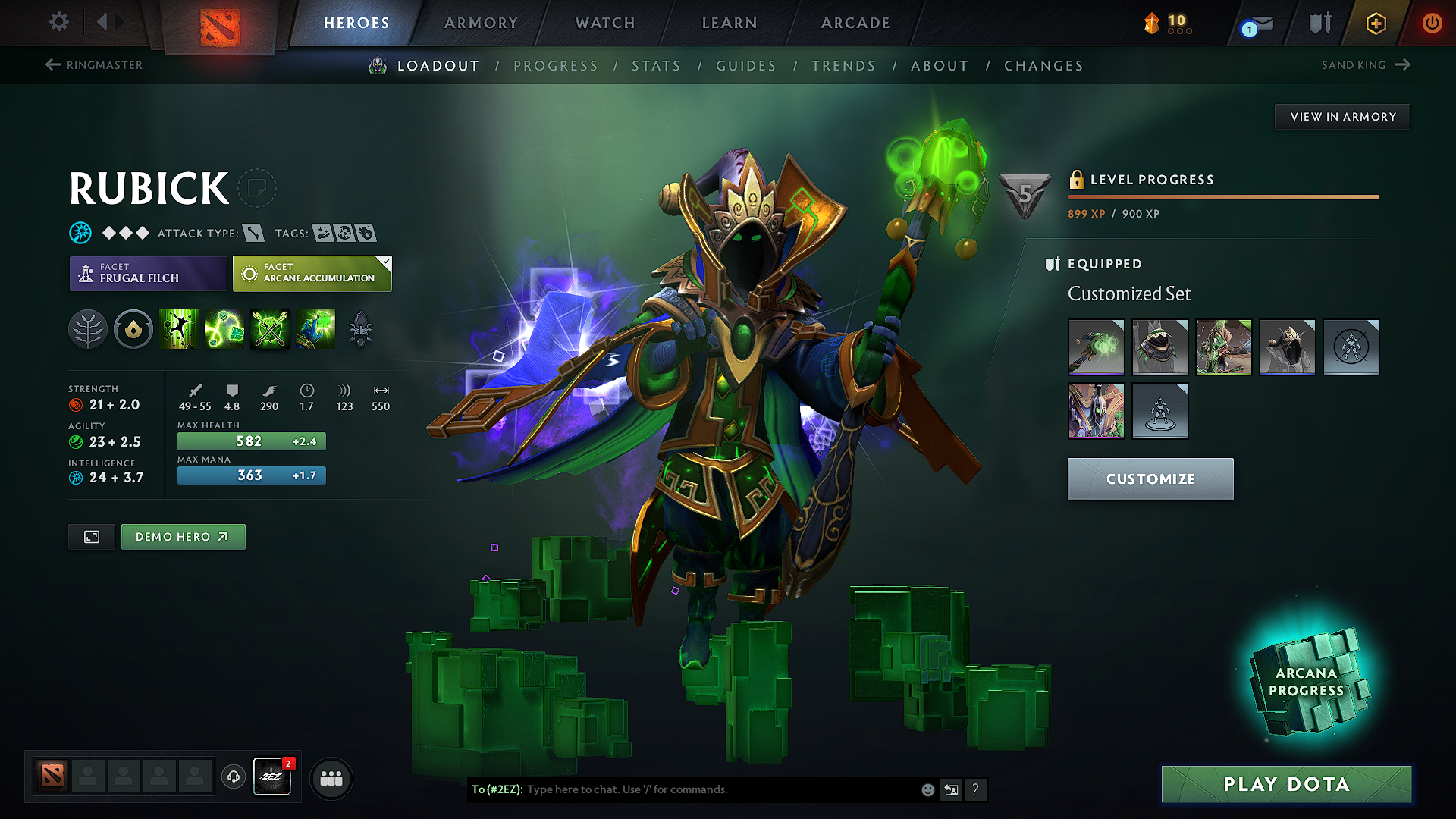The width and height of the screenshot is (1456, 819).
Task: Switch to the Guides tab
Action: pos(745,65)
